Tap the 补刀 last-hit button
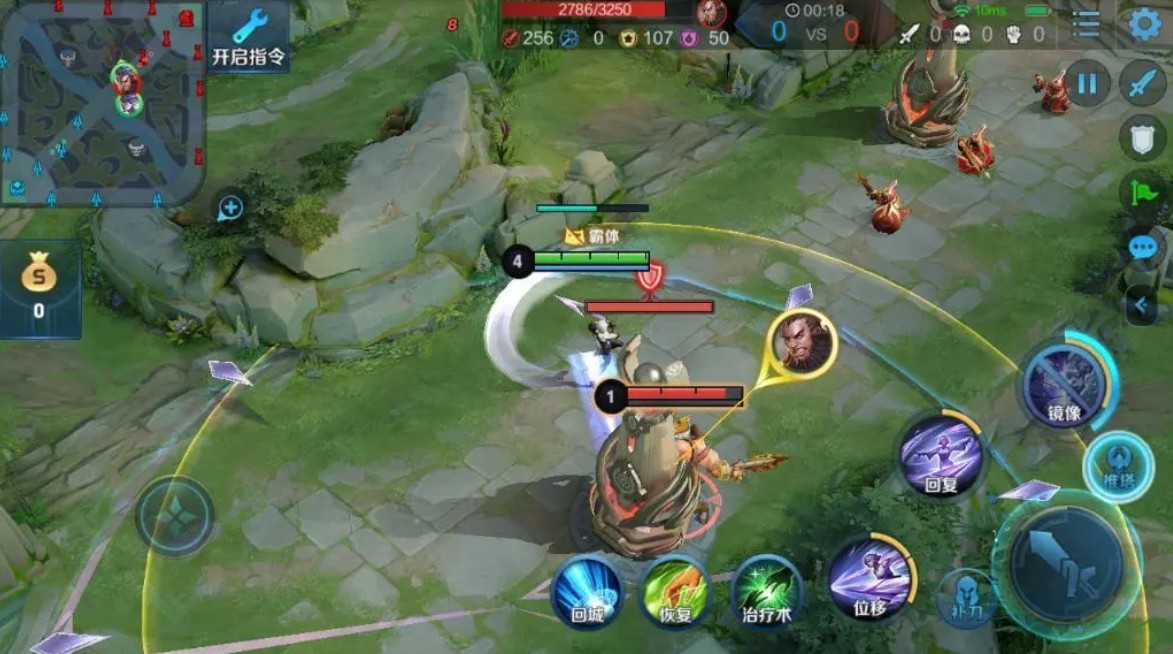This screenshot has height=654, width=1173. (965, 597)
